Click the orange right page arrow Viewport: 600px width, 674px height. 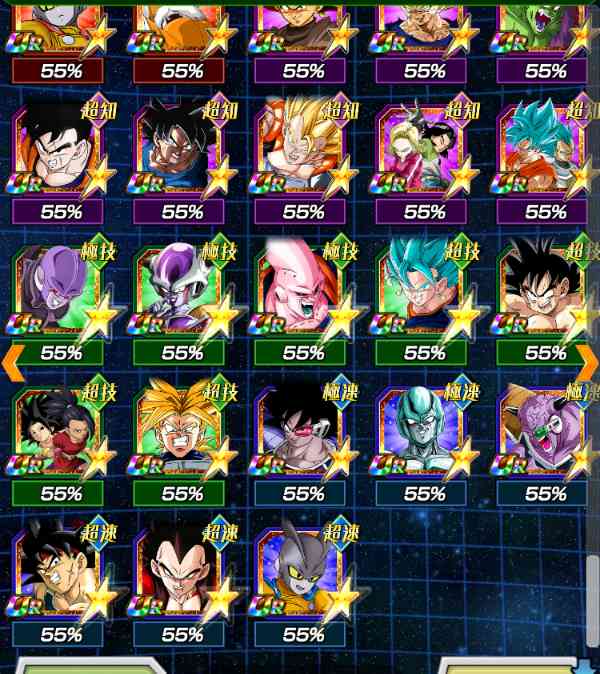588,362
